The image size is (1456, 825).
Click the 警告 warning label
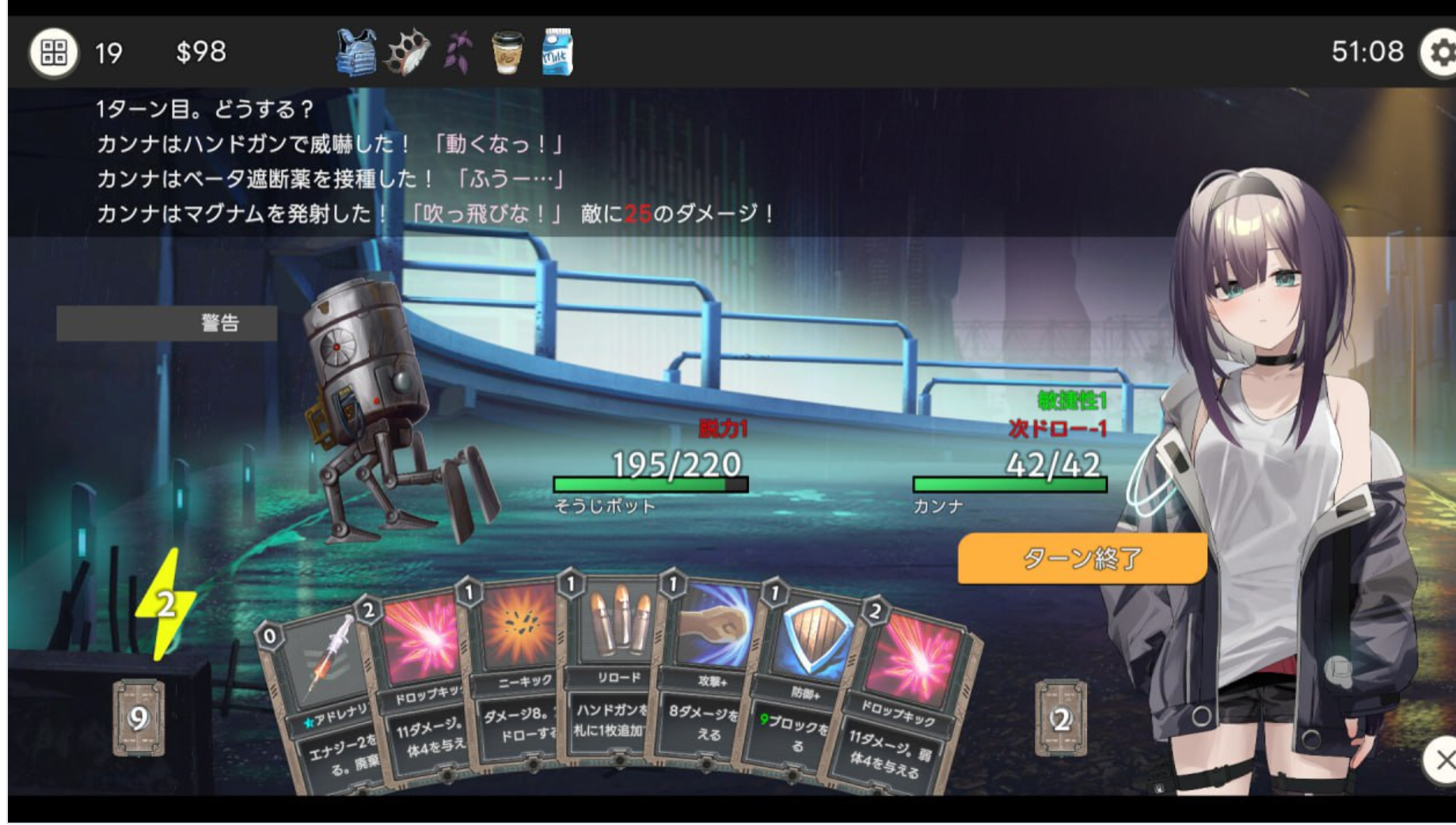pos(167,323)
